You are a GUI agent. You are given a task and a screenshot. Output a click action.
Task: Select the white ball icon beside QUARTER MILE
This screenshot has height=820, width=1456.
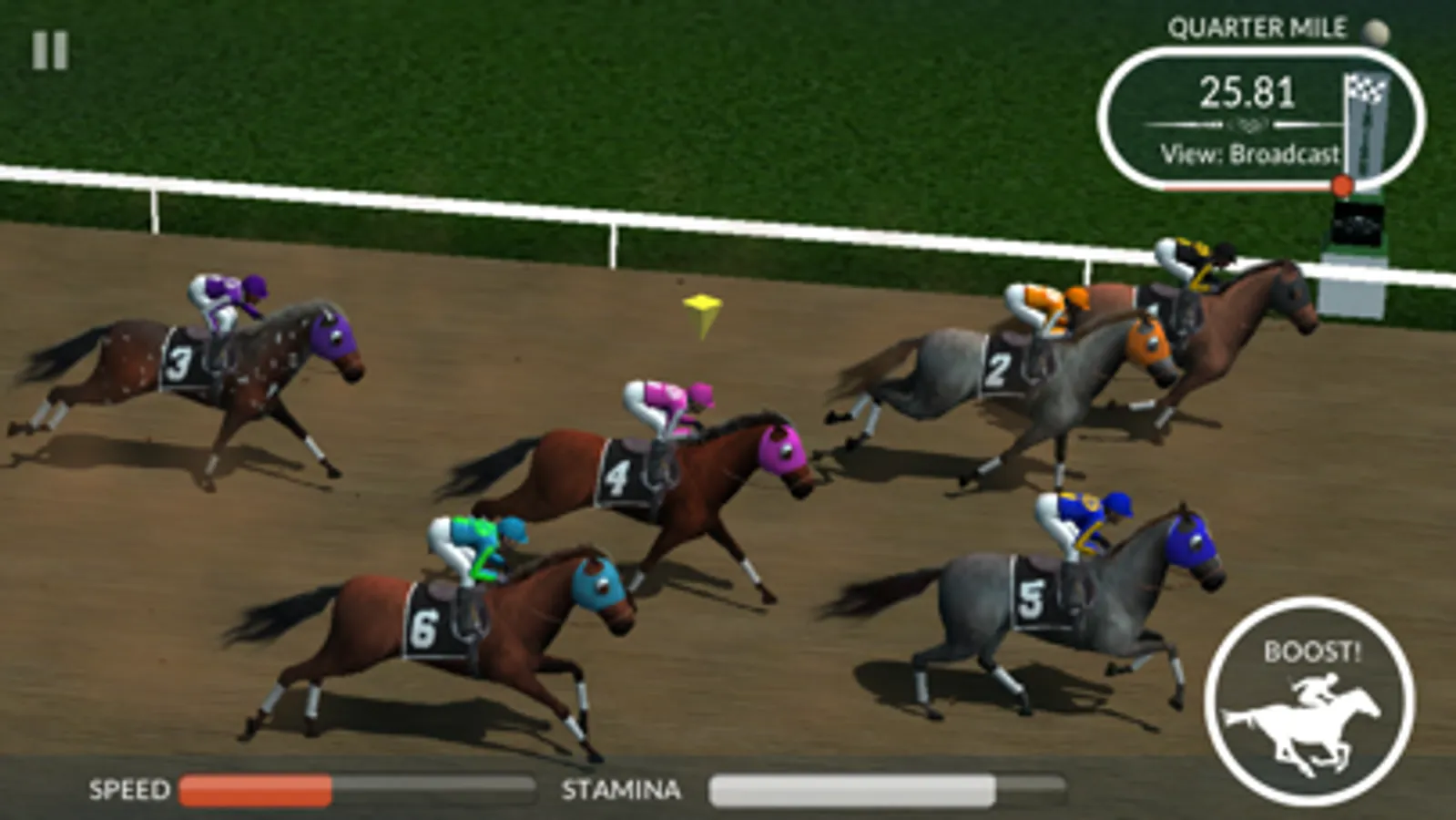(x=1375, y=32)
